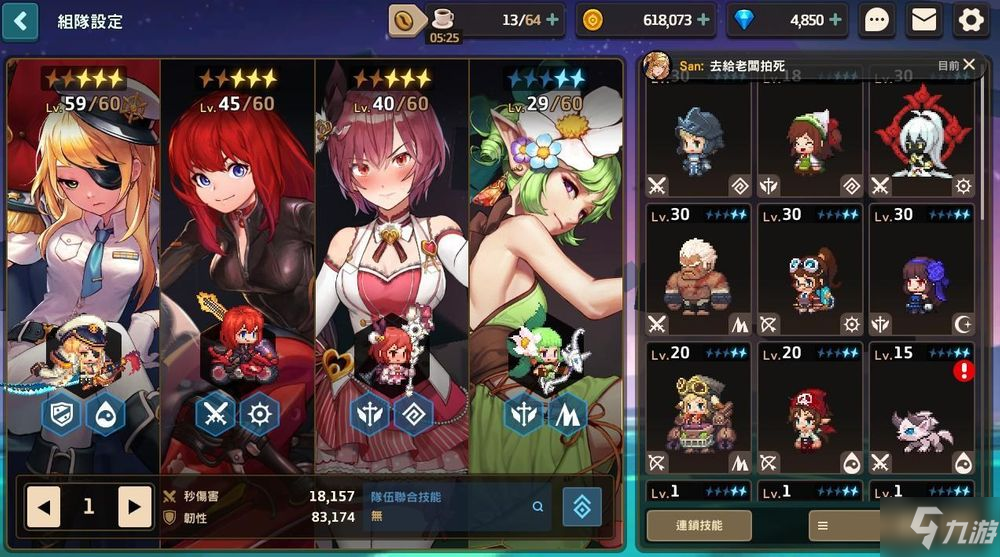
Task: Add more gold coins
Action: (704, 20)
